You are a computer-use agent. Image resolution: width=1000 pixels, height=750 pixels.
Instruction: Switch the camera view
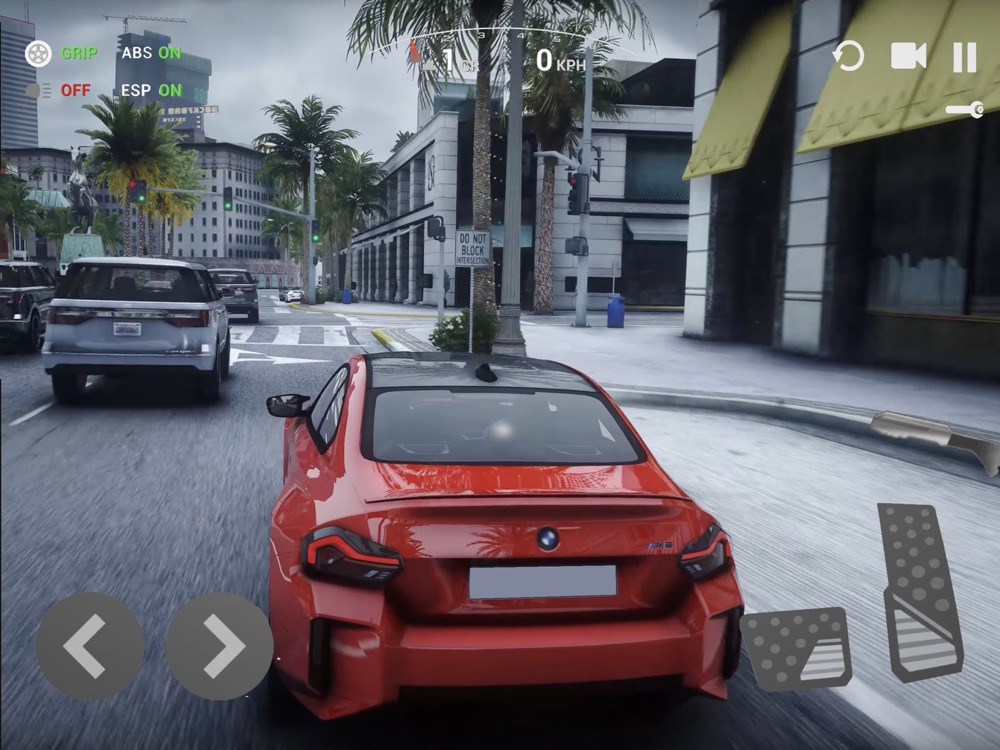[908, 57]
